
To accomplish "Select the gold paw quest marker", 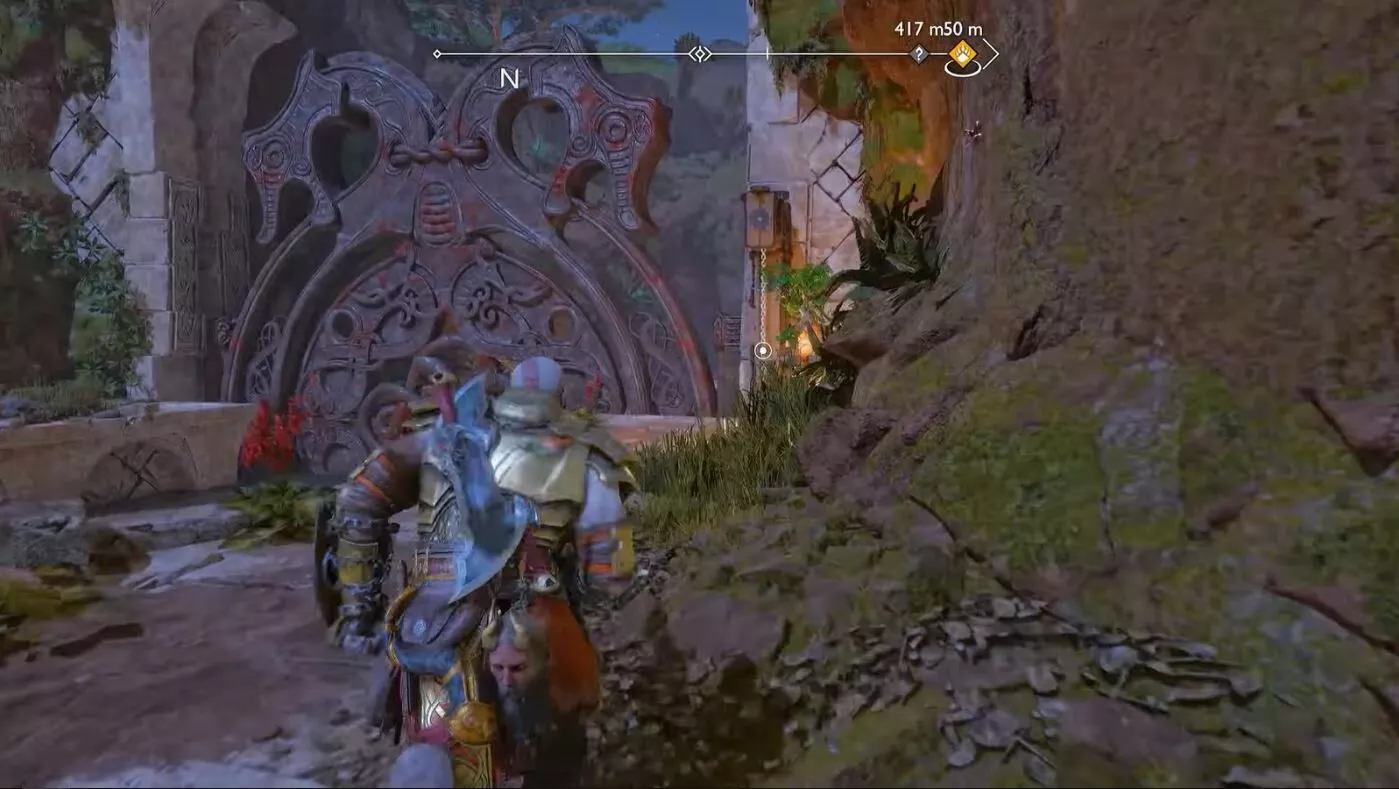I will click(x=962, y=54).
